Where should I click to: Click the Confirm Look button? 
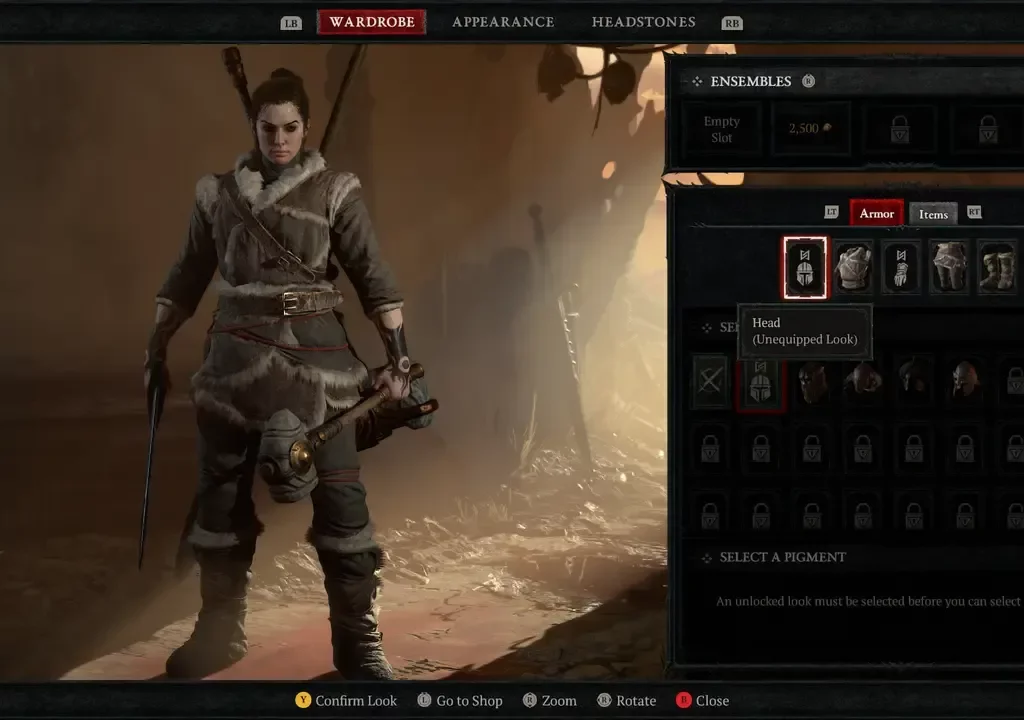pos(346,700)
